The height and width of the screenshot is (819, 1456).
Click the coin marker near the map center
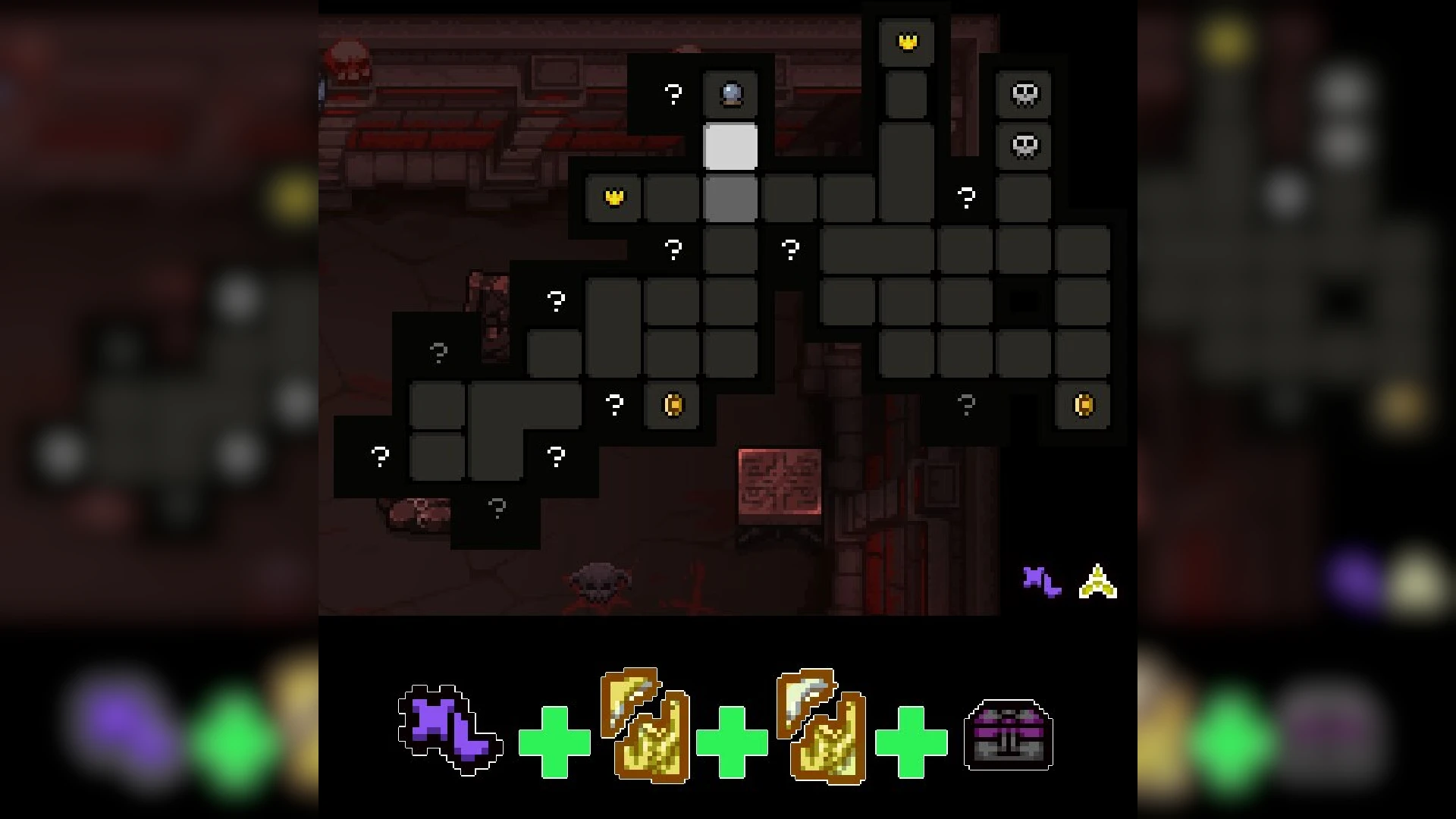click(671, 404)
